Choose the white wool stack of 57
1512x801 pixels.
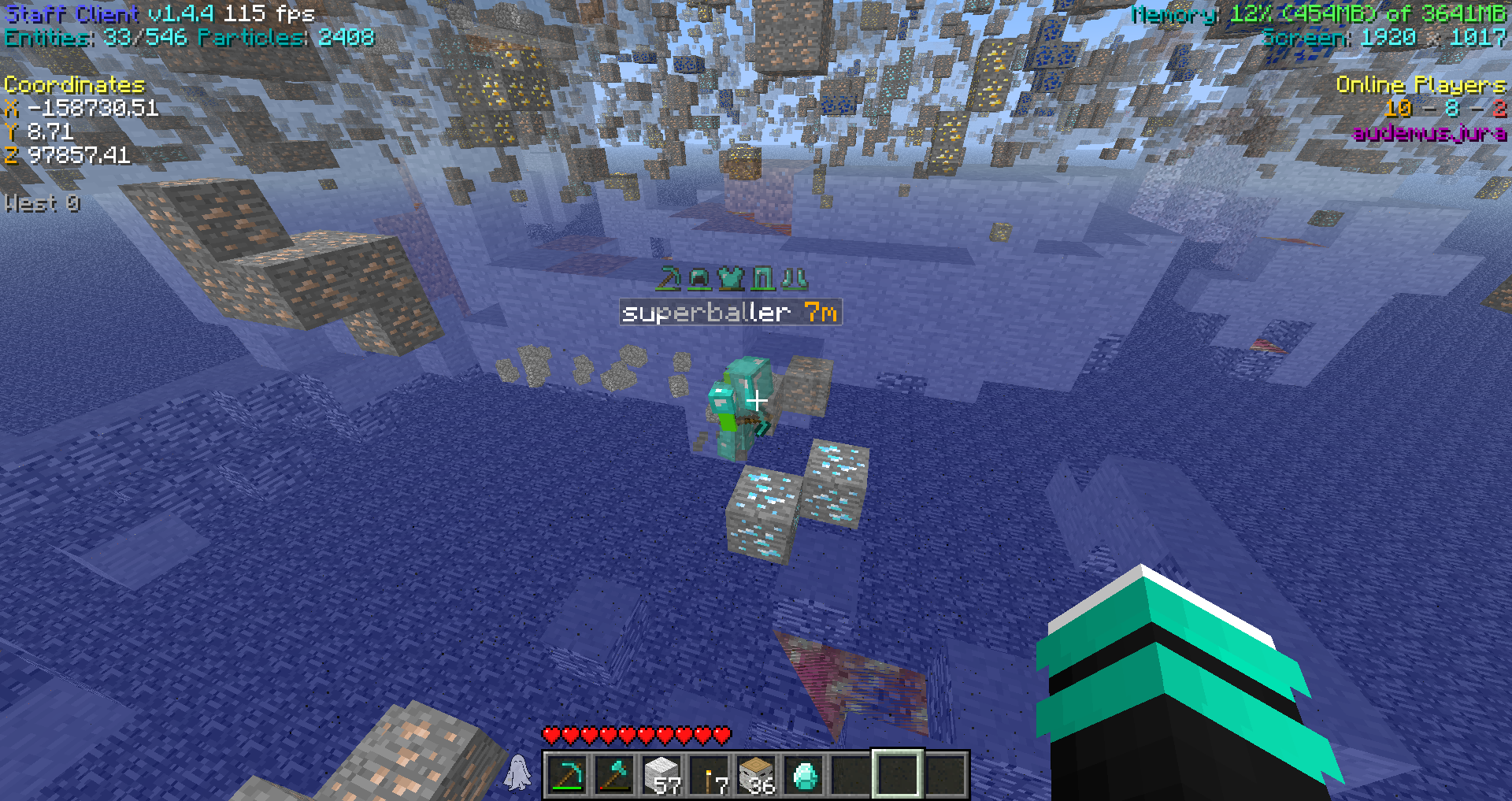(x=661, y=775)
